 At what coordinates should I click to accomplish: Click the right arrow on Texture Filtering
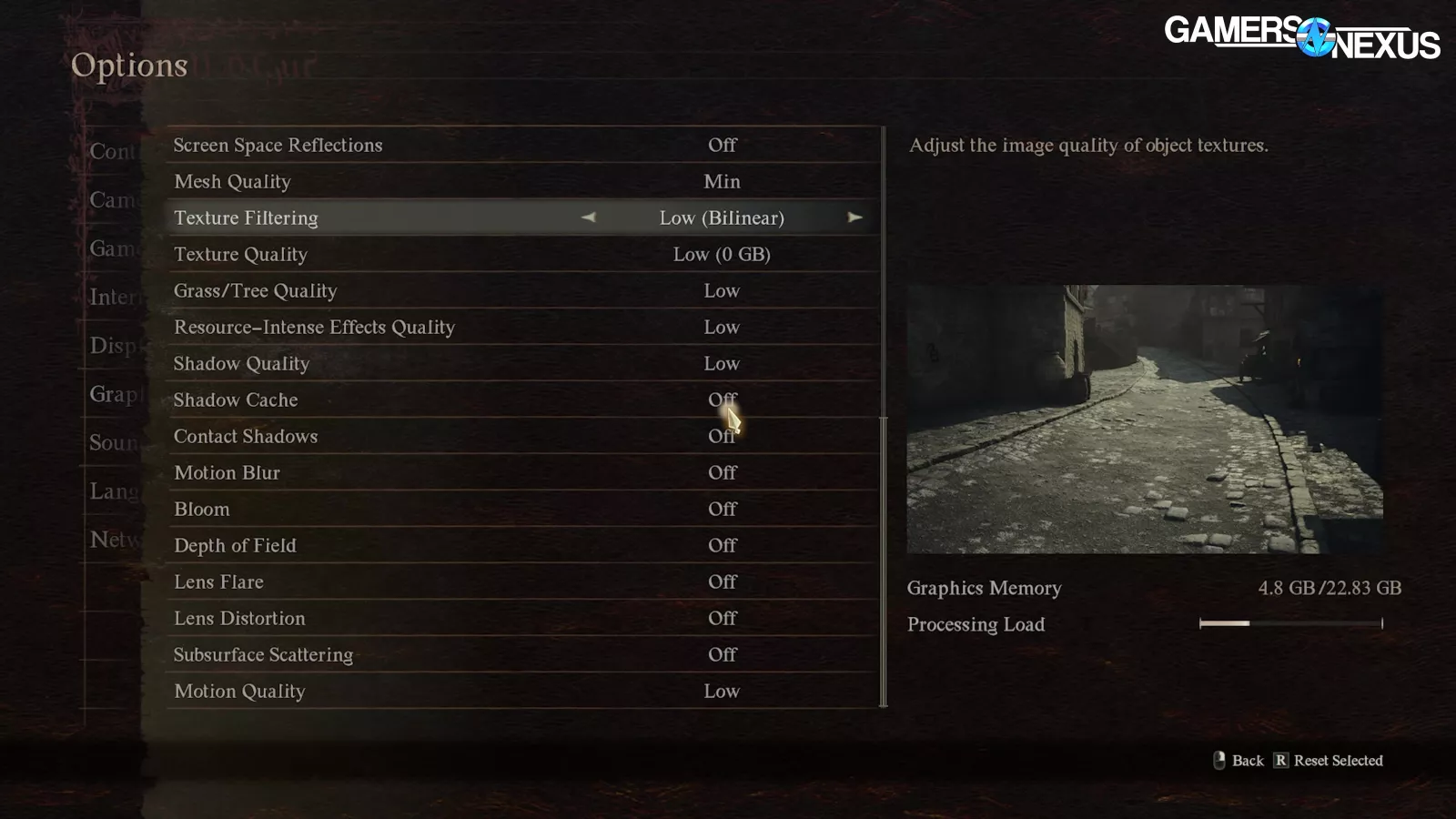pos(854,217)
